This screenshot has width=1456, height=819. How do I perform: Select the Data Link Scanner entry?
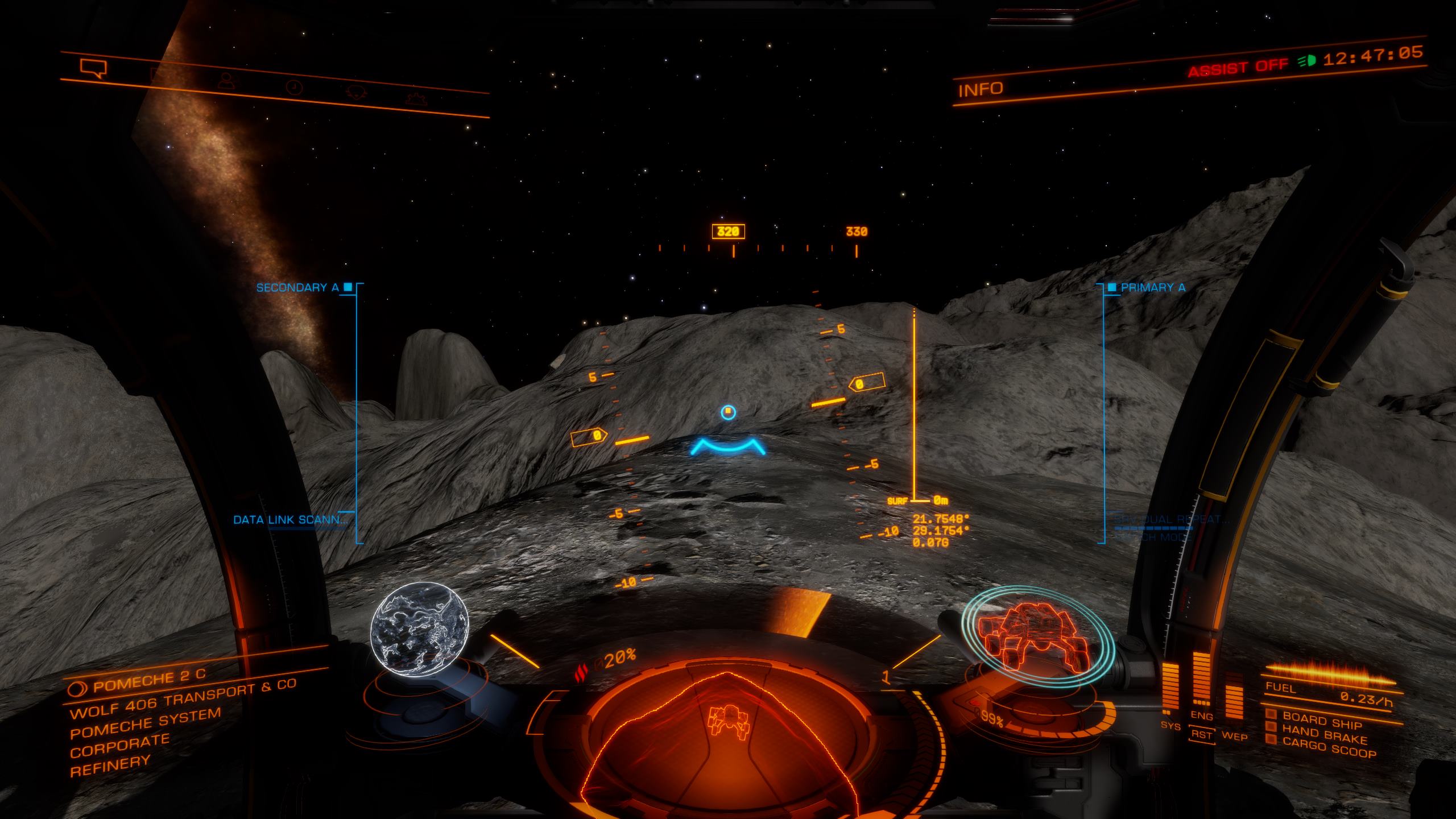pyautogui.click(x=290, y=519)
